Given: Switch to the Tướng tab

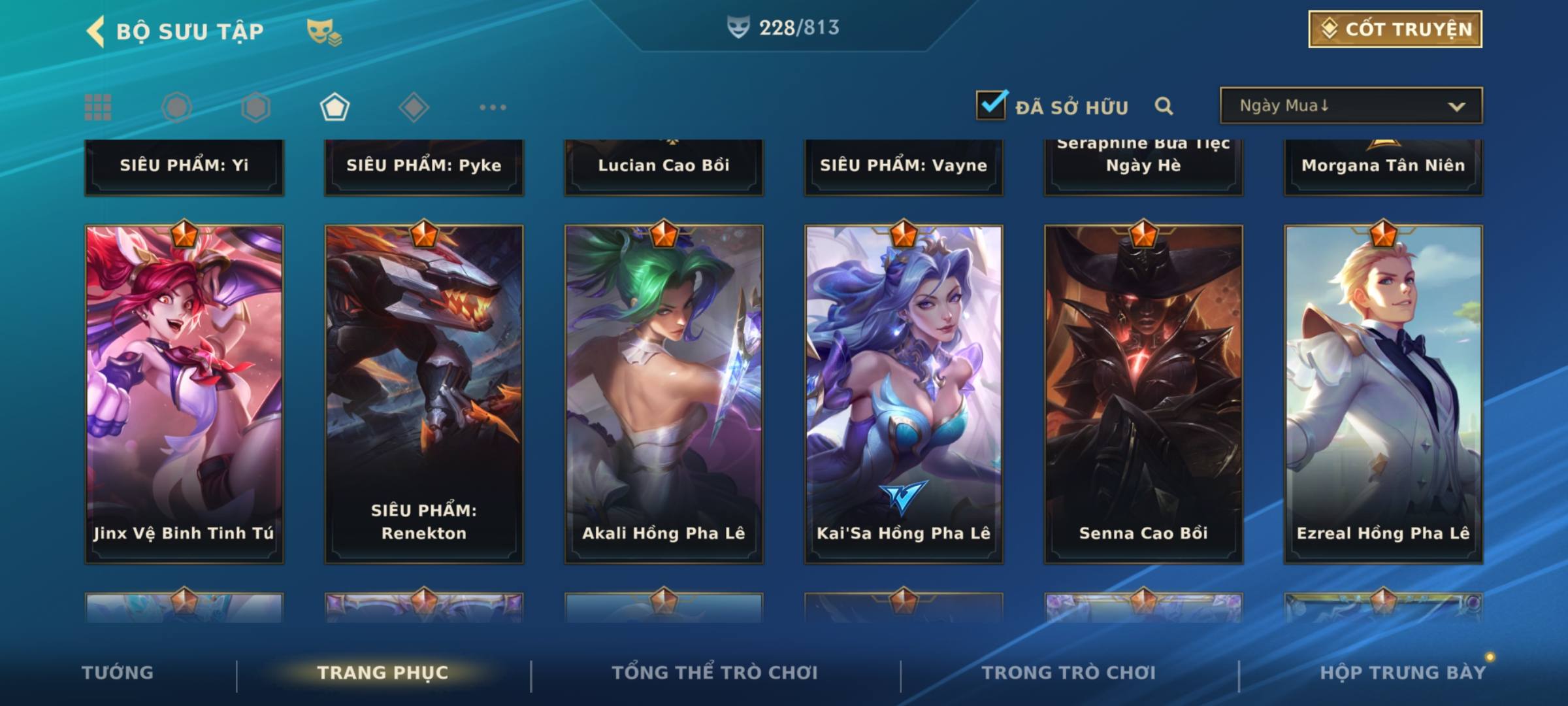Looking at the screenshot, I should point(118,673).
